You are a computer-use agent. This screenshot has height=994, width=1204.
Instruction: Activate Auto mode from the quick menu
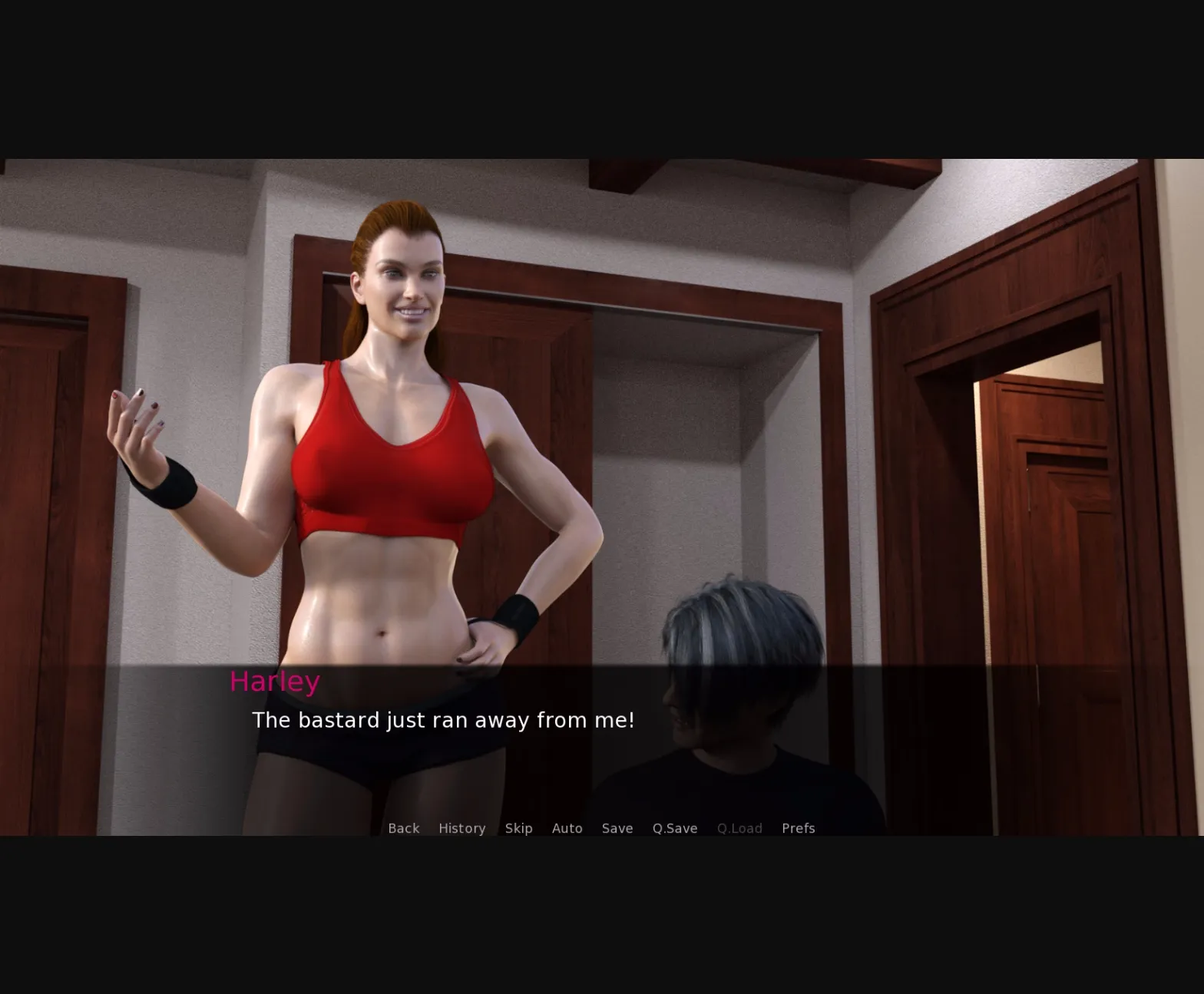coord(567,828)
